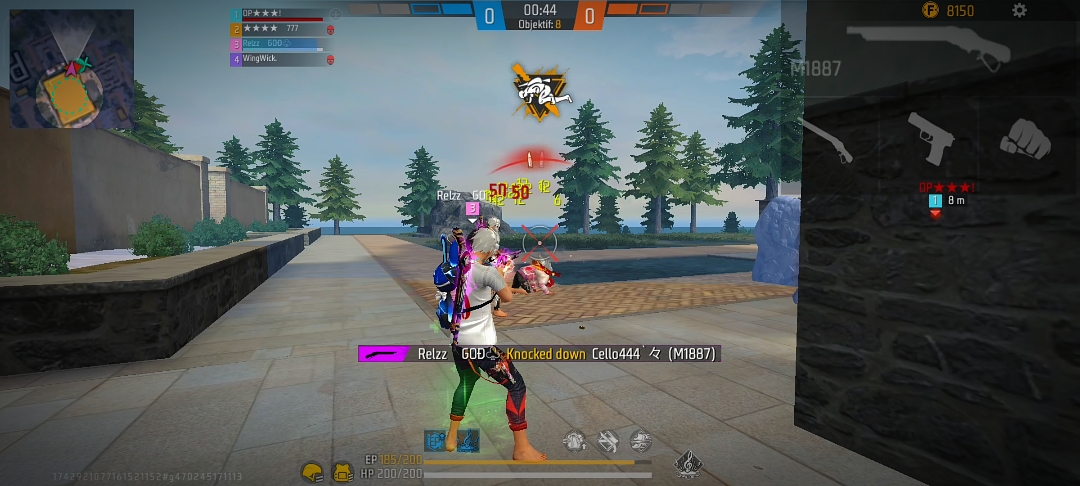This screenshot has height=486, width=1080.
Task: Switch to the pistol weapon slot
Action: 930,138
